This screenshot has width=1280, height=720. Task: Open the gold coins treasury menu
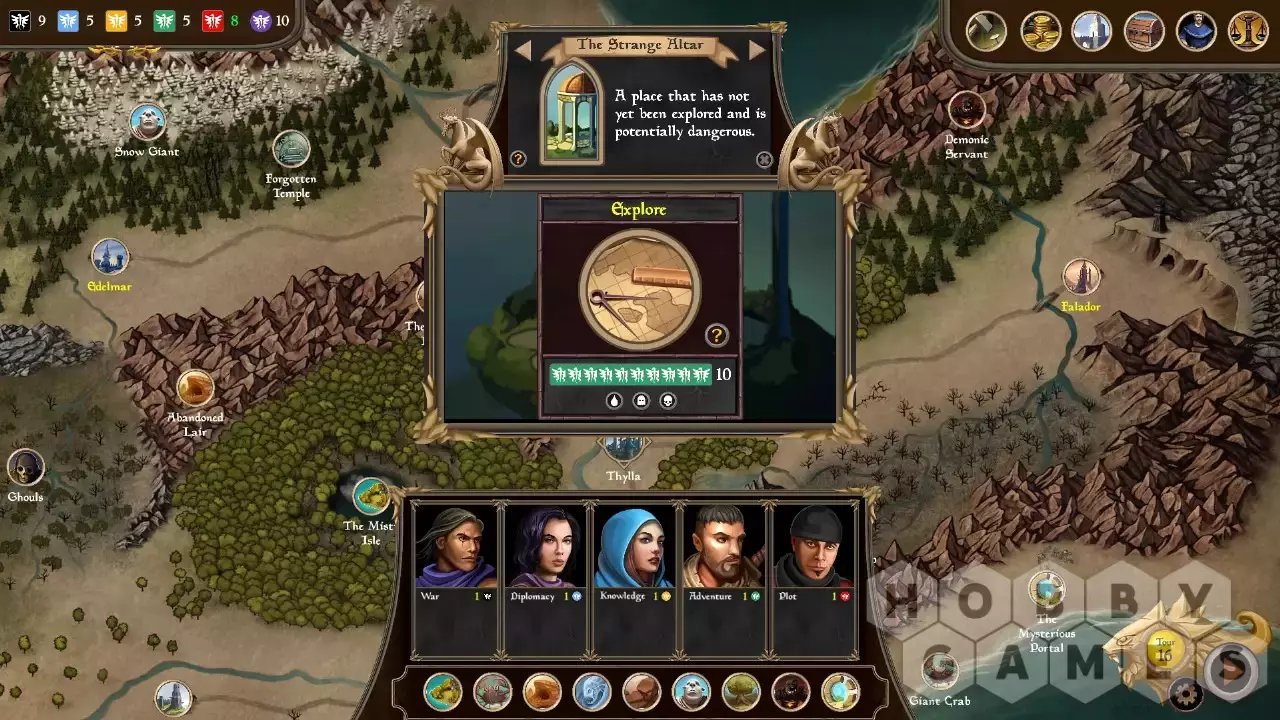click(1040, 31)
